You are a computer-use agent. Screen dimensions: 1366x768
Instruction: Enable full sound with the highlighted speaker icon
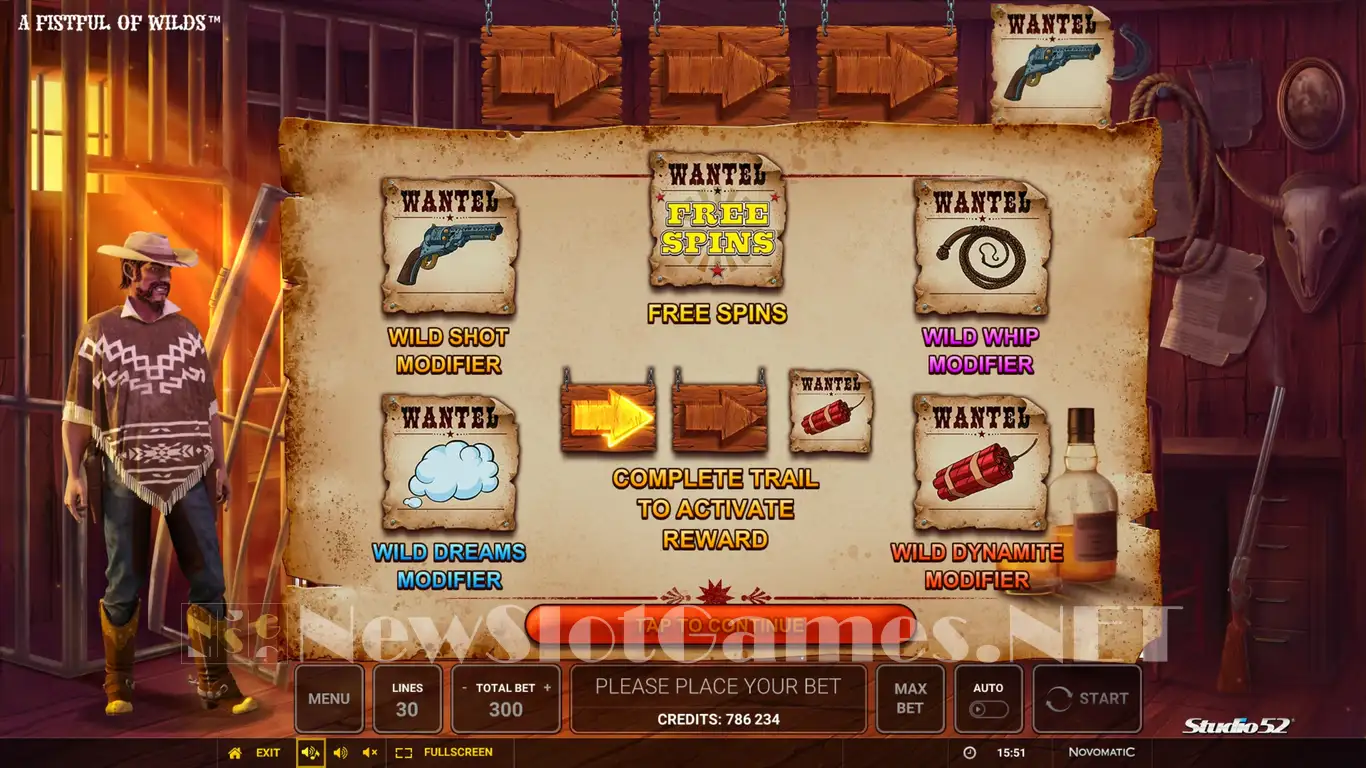coord(310,752)
